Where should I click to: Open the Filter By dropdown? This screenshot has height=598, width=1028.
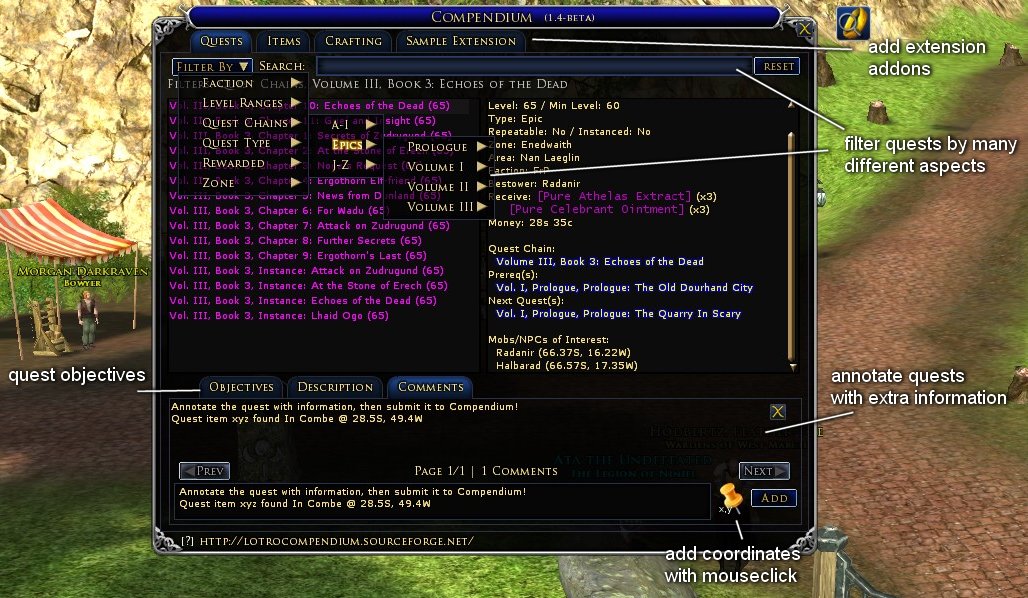coord(211,66)
